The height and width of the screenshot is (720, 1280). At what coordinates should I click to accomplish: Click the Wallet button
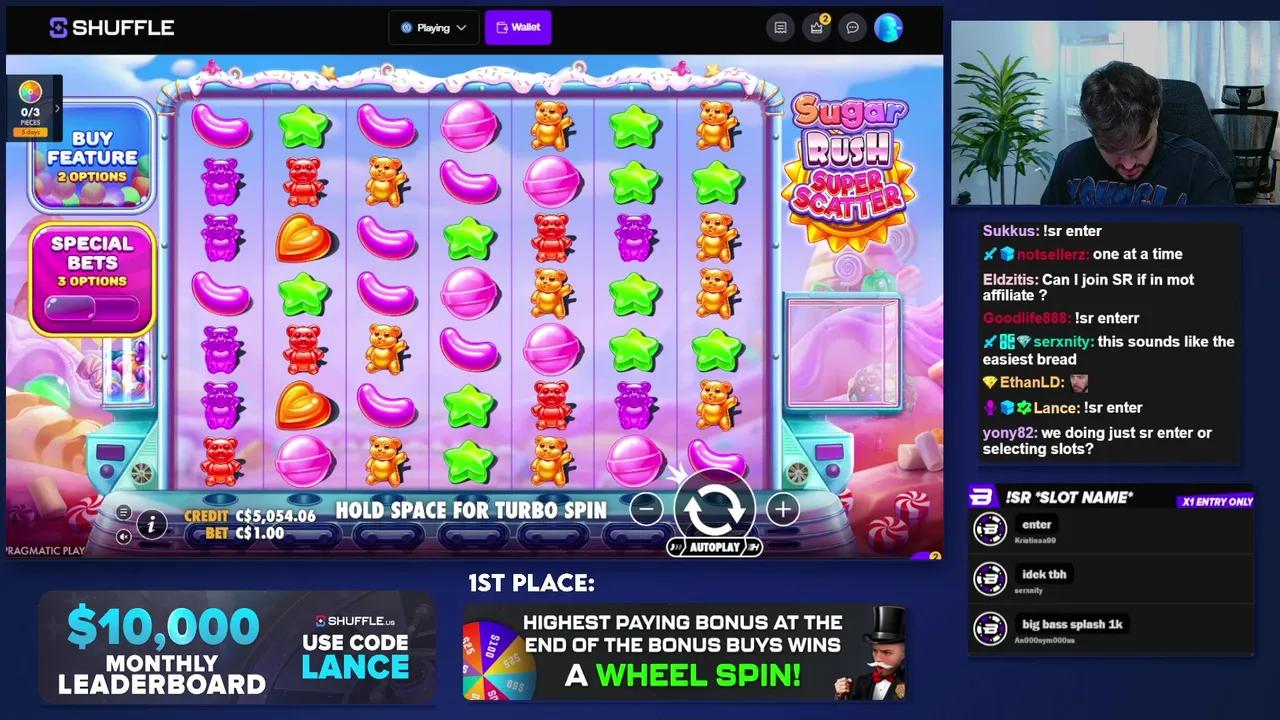click(518, 27)
